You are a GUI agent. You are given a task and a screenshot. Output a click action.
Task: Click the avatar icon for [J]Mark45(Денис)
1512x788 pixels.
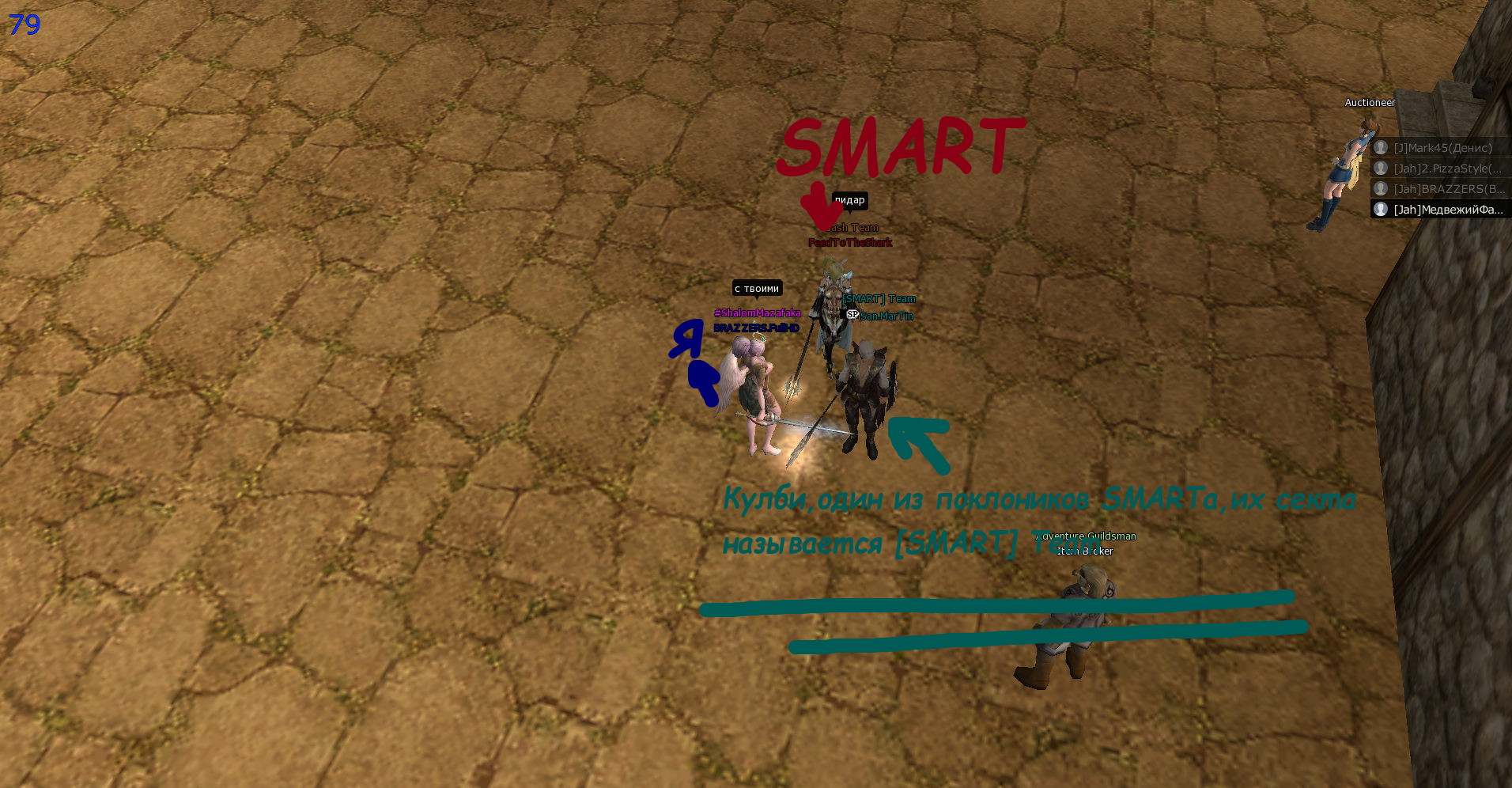(x=1381, y=147)
